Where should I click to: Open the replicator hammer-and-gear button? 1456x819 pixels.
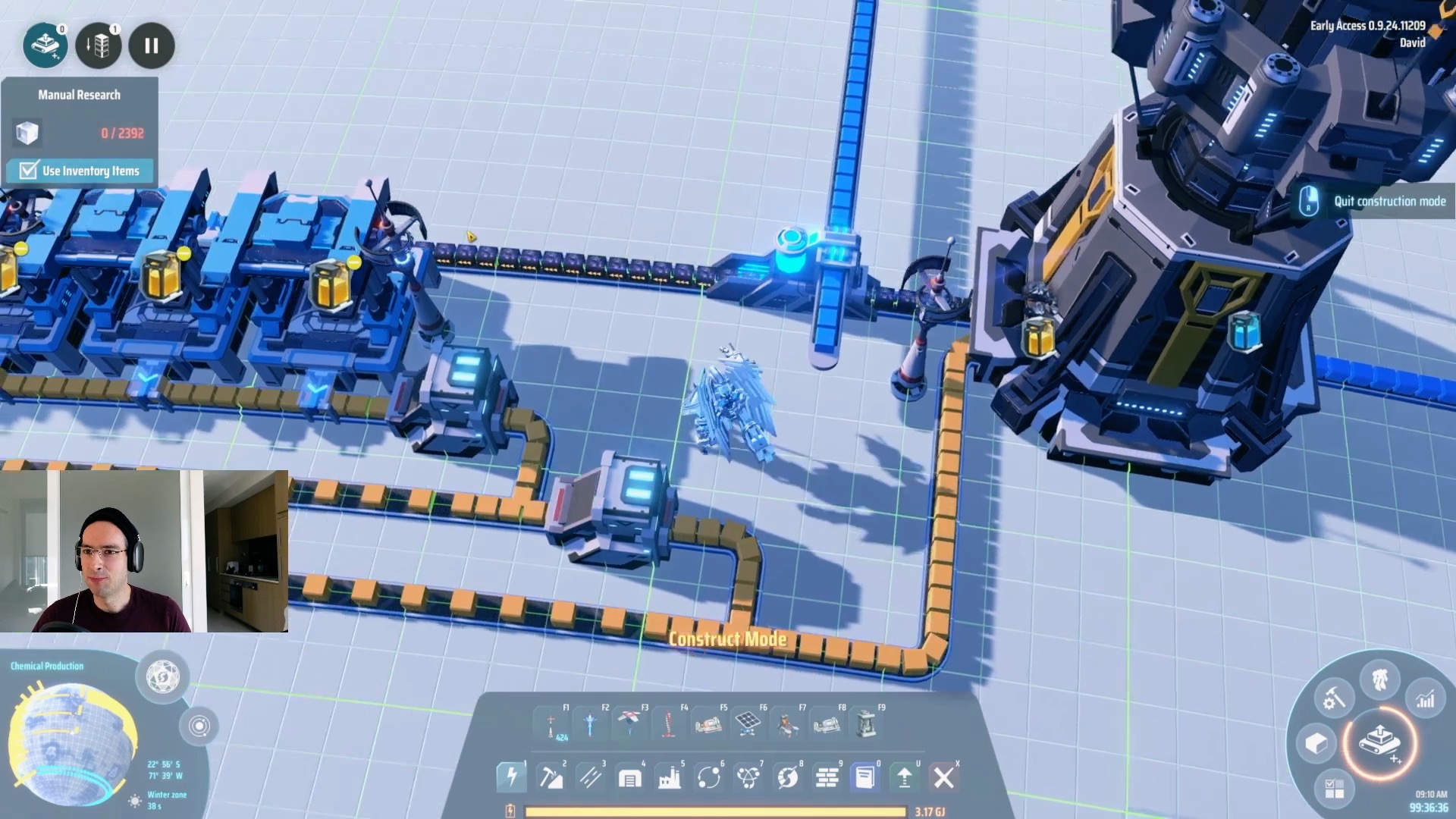click(1333, 699)
